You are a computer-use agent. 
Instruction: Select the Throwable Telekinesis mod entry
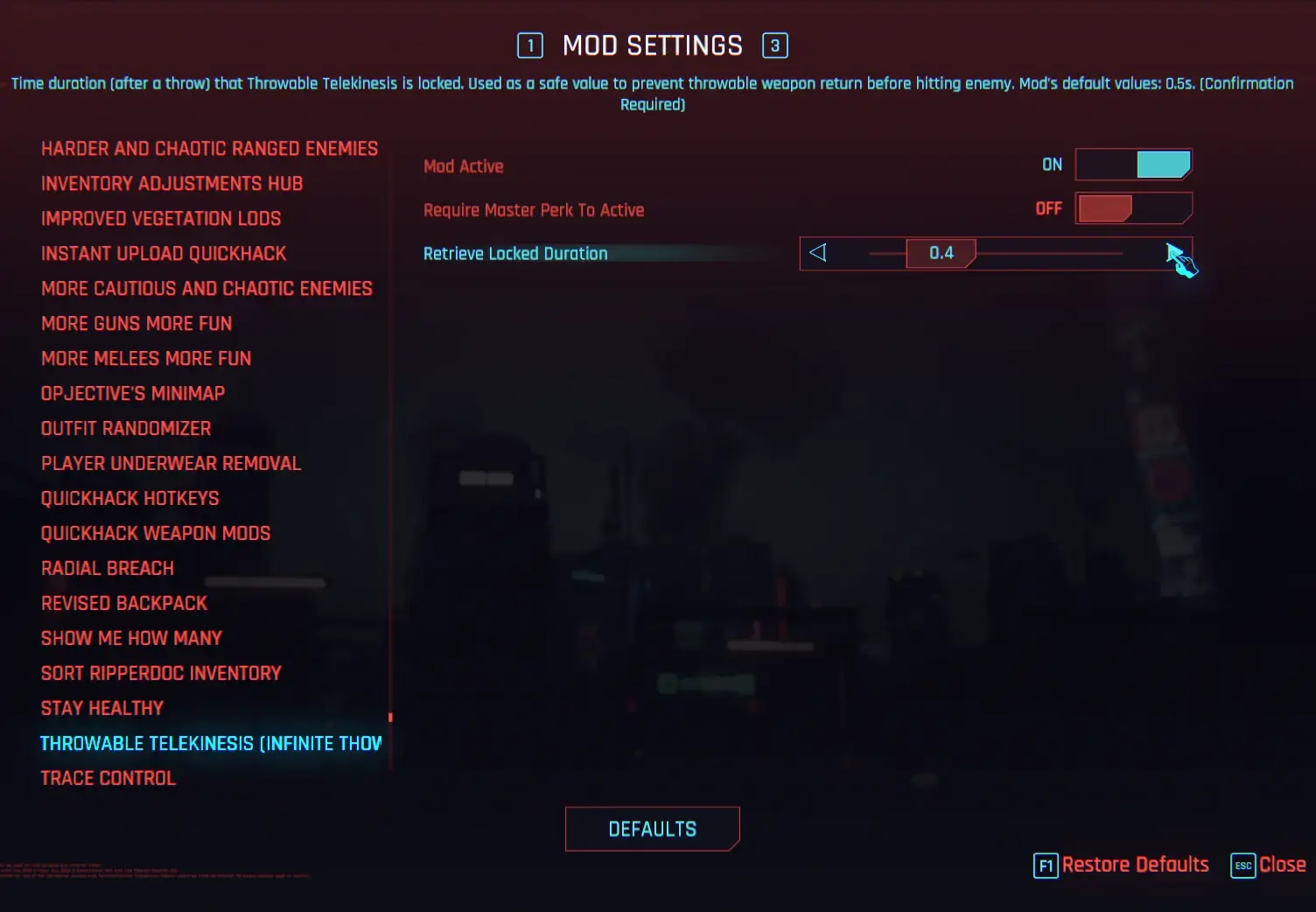210,742
